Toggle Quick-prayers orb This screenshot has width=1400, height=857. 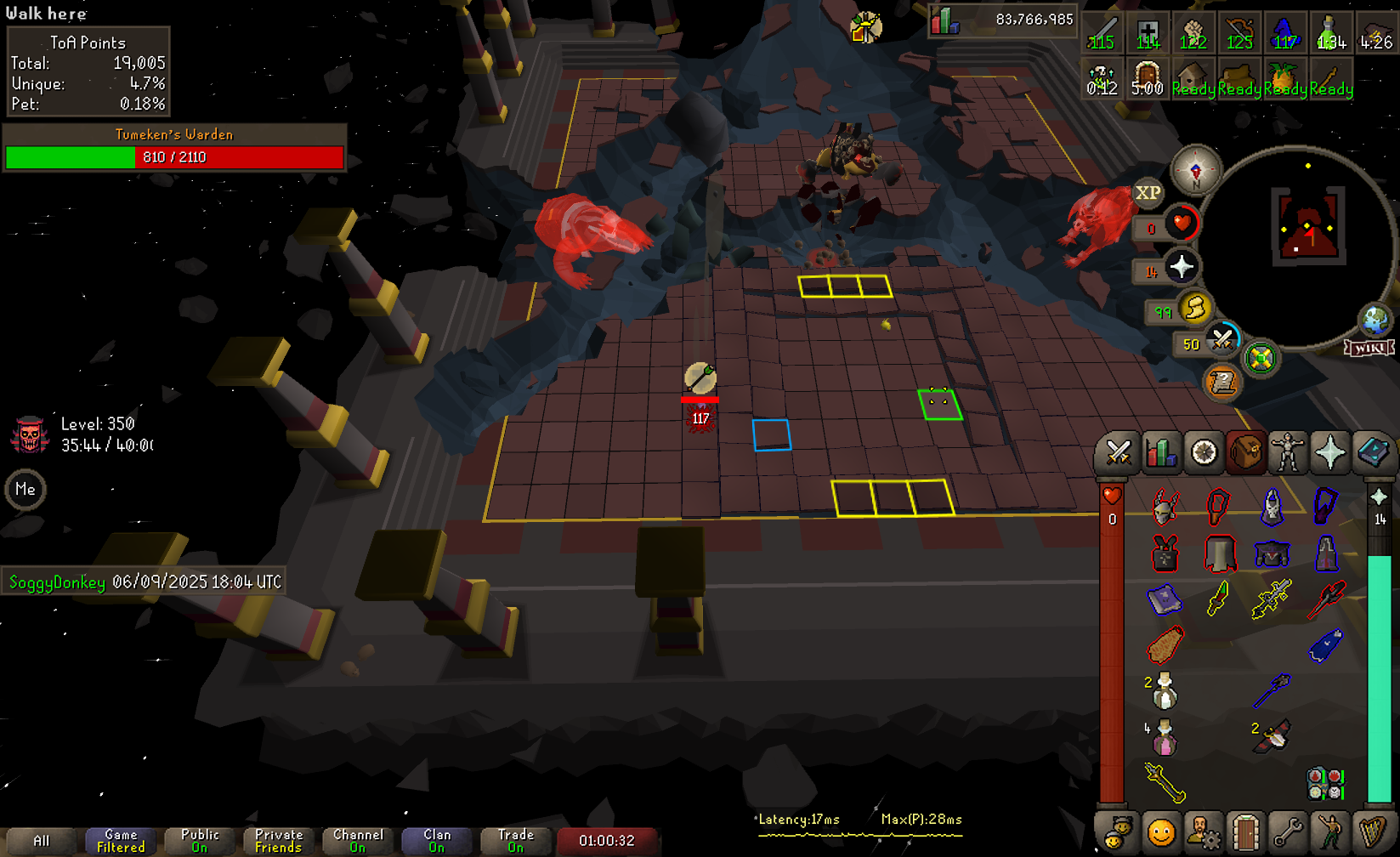(x=1182, y=268)
